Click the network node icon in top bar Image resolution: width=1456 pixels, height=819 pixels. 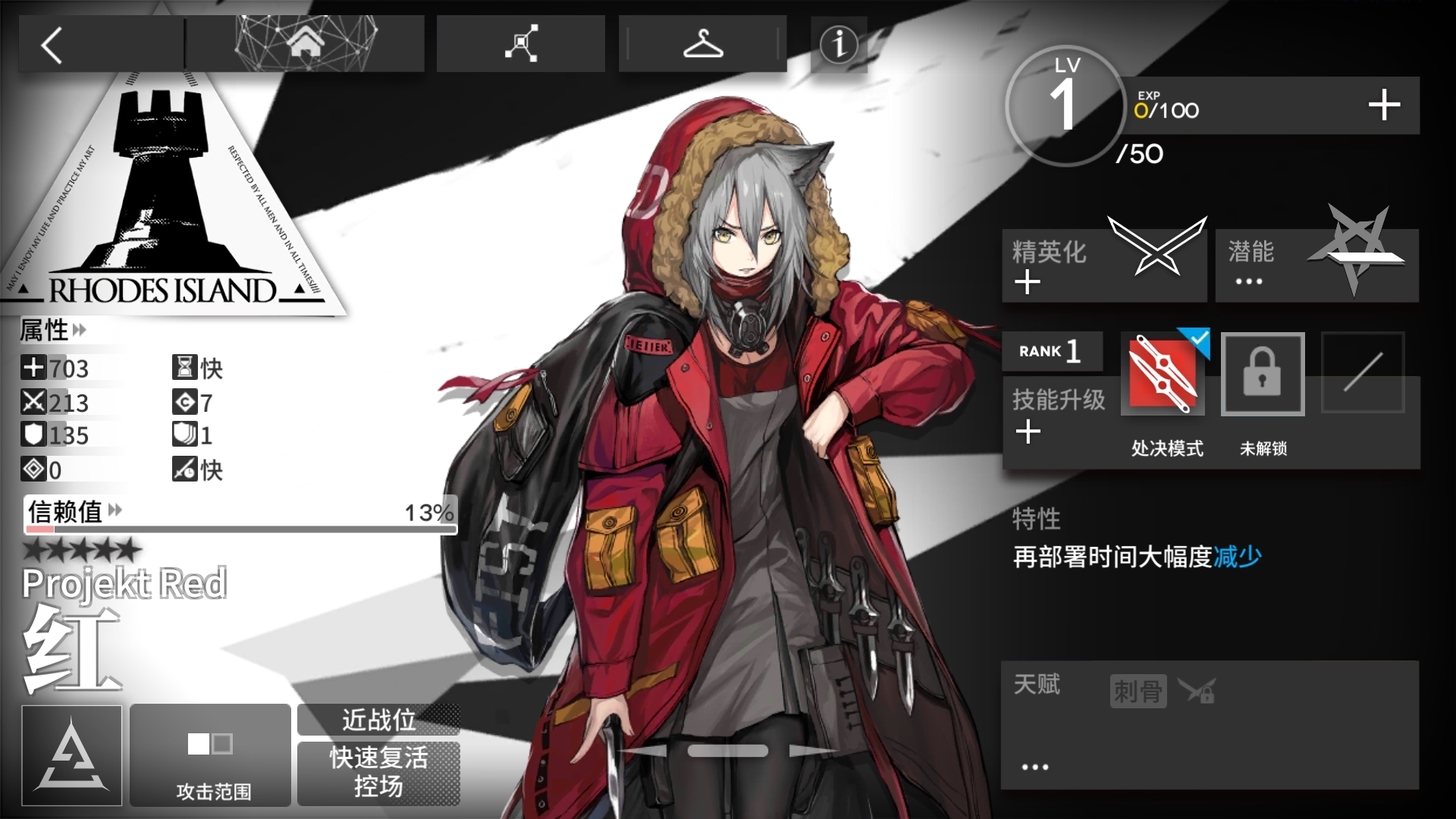[x=520, y=43]
